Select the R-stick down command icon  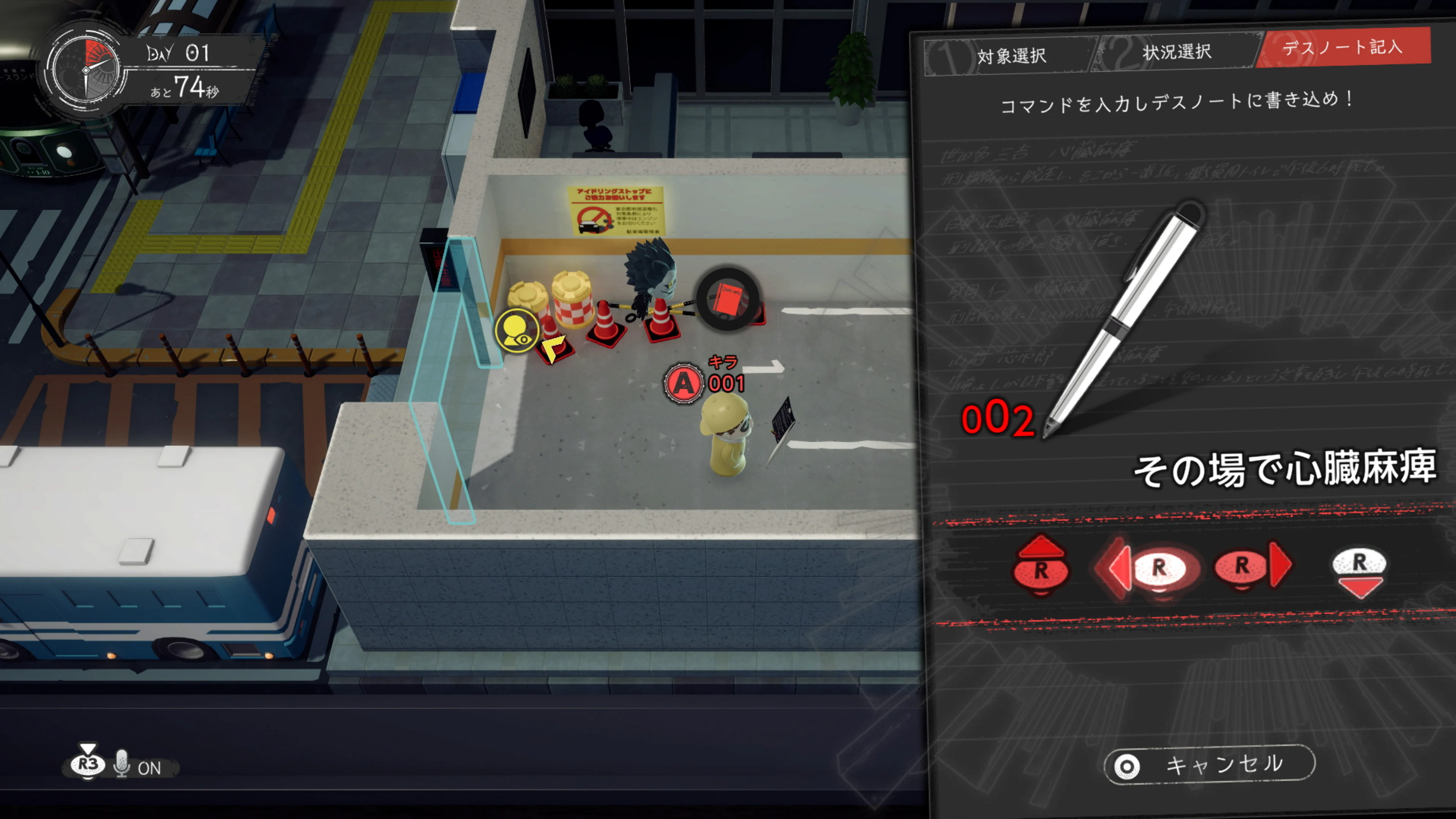coord(1361,570)
